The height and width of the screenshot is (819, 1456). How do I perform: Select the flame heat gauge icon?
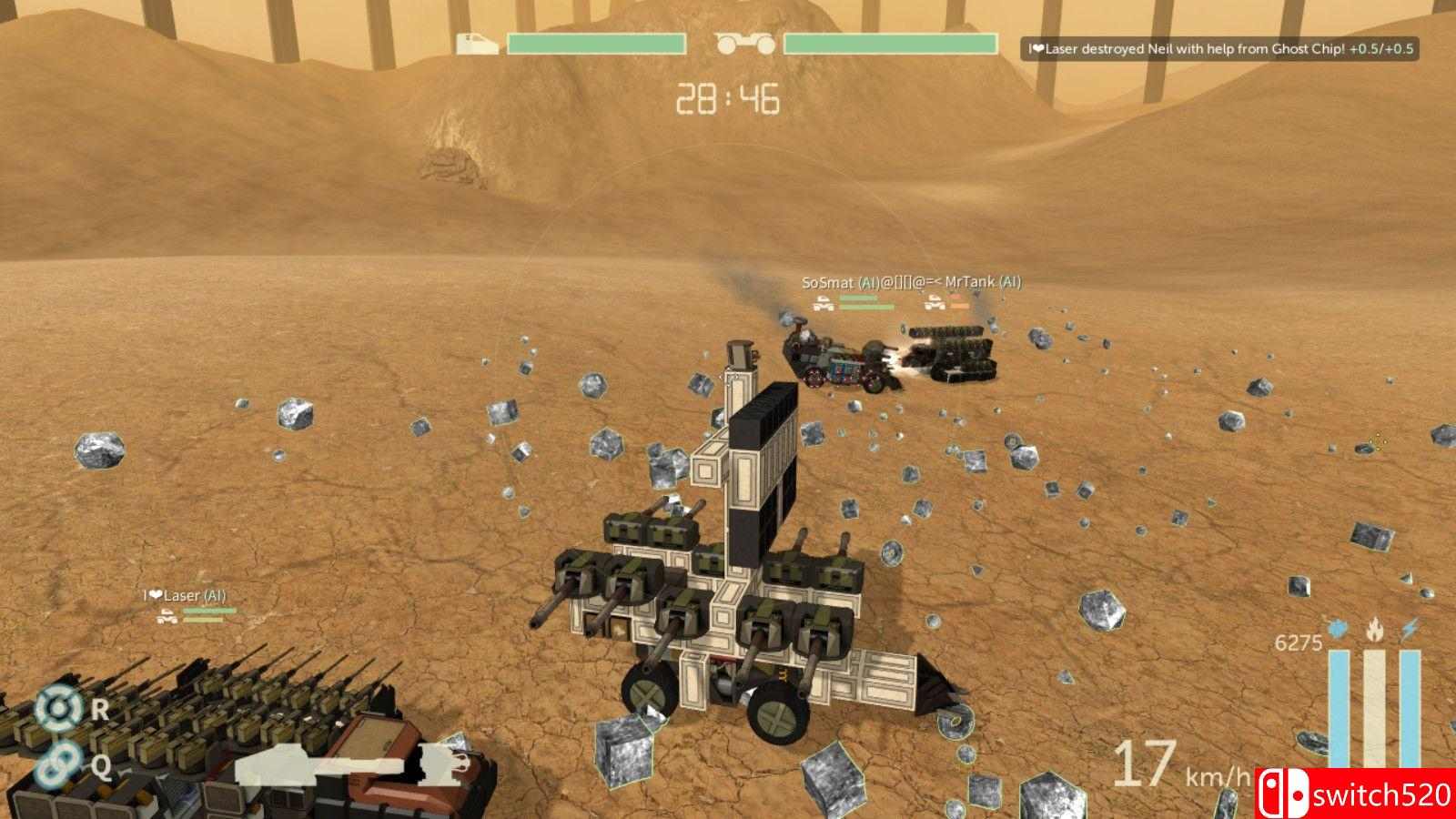1374,629
